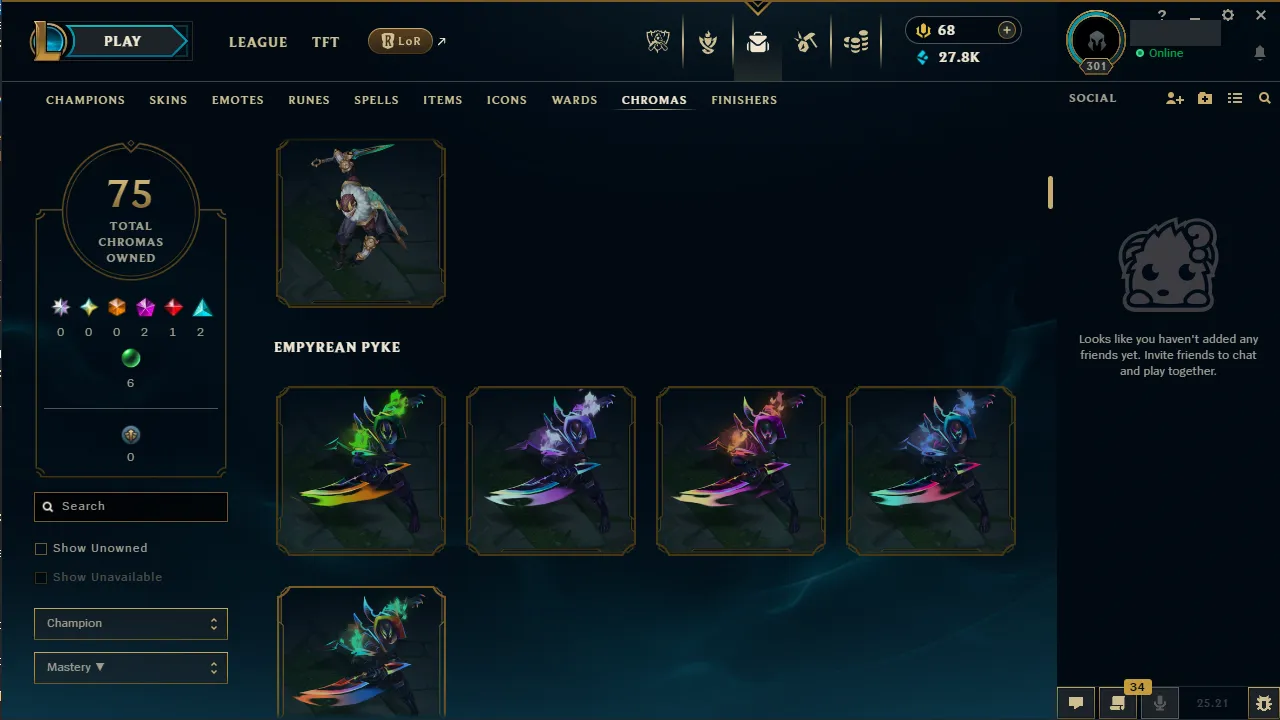The width and height of the screenshot is (1280, 720).
Task: Open the Champion filter dropdown
Action: coord(130,623)
